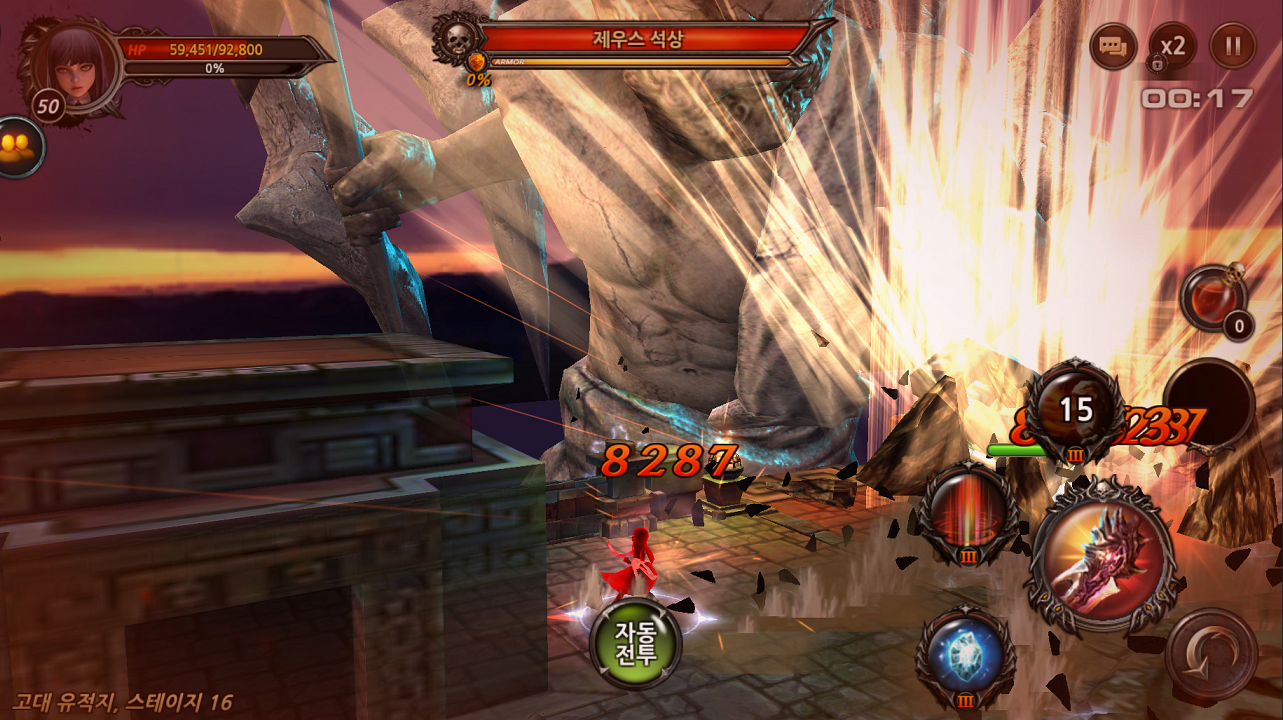Tap the dodge roll arrow button

1211,655
